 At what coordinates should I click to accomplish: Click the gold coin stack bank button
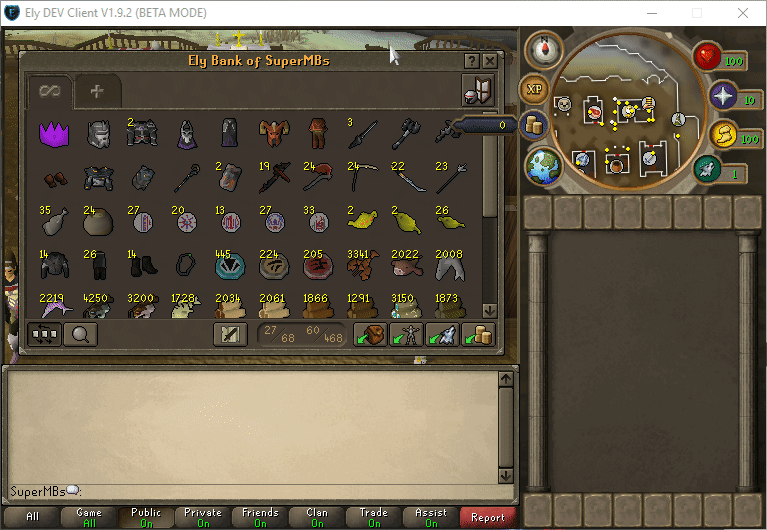coord(480,335)
